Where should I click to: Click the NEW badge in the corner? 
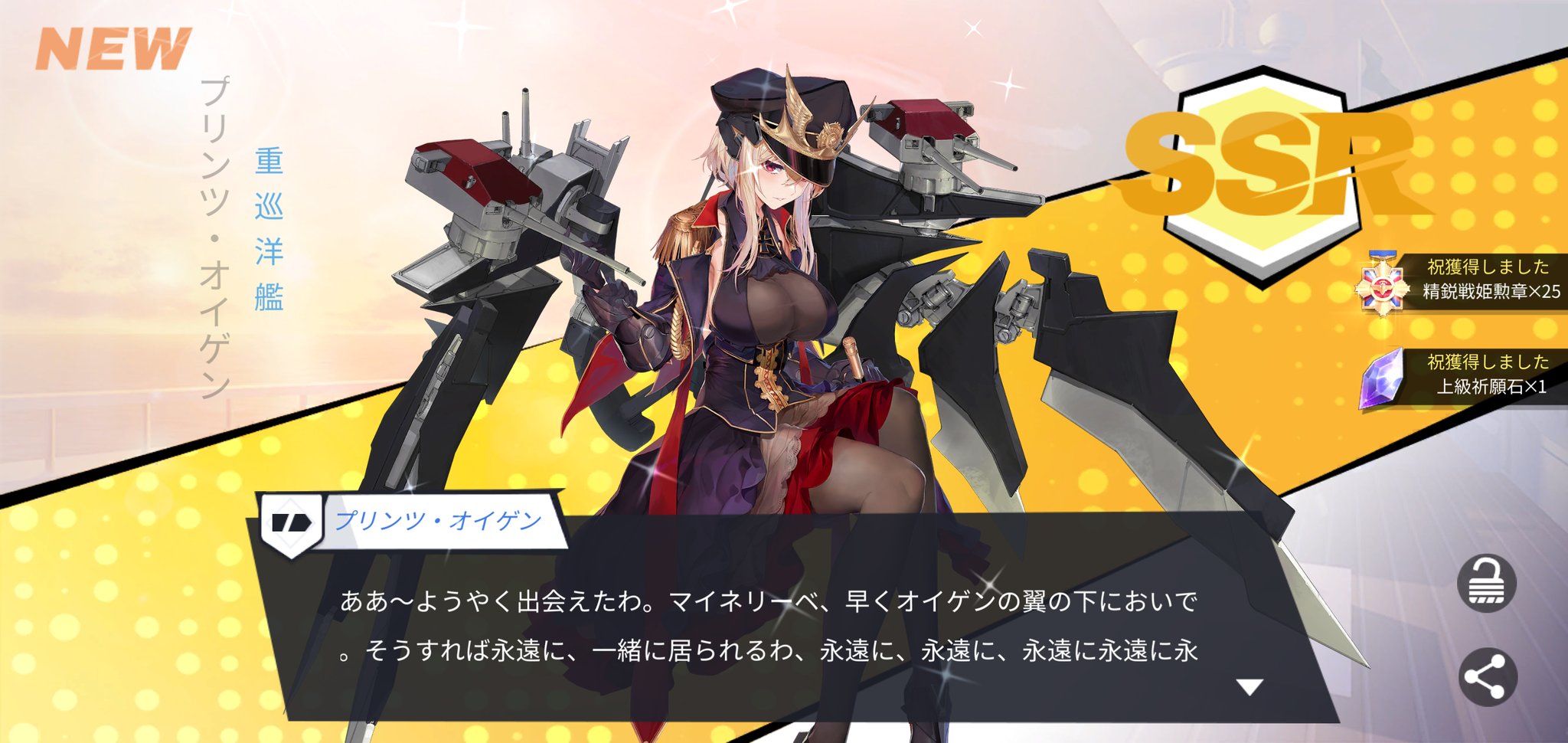pos(111,46)
